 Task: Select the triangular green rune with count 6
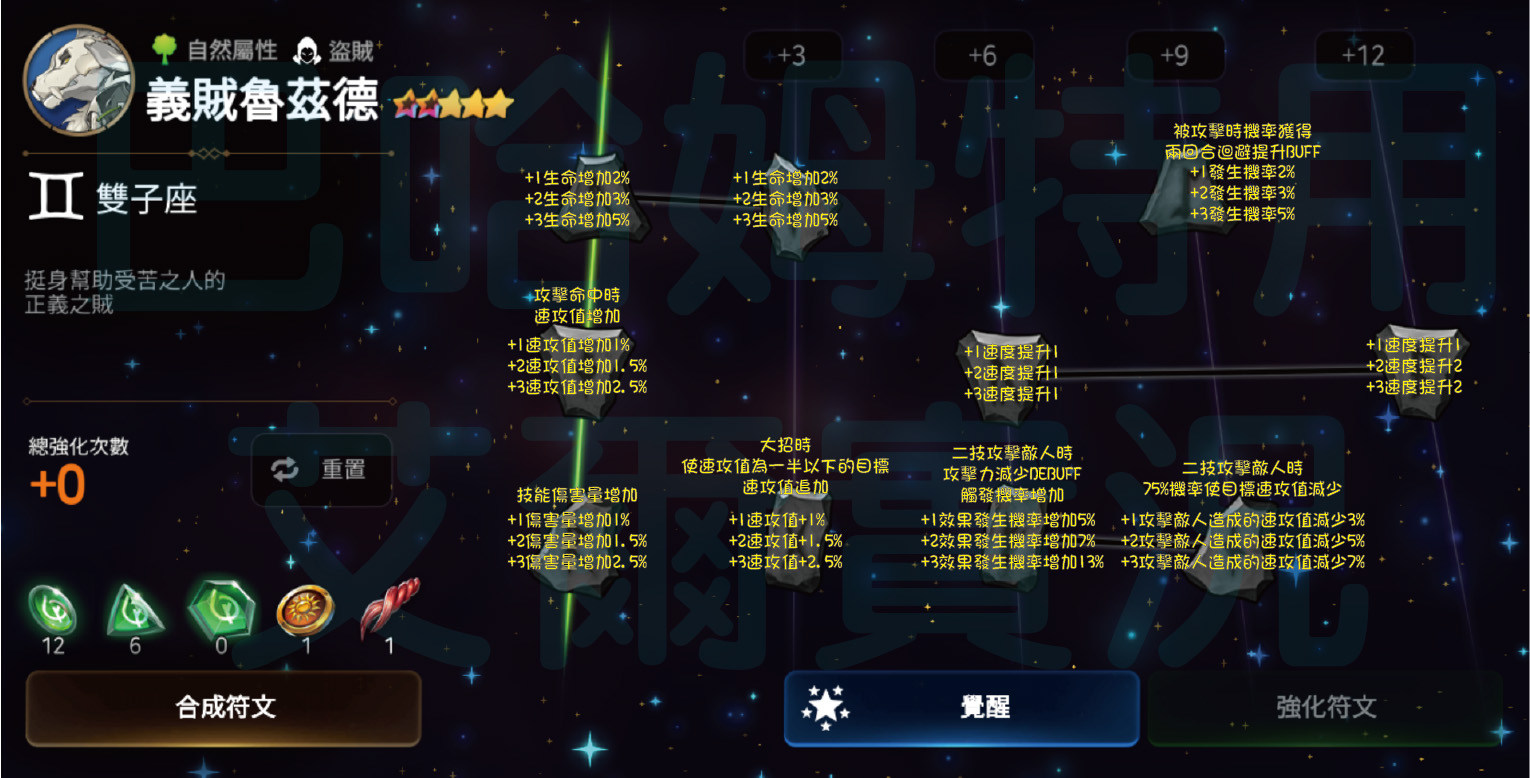click(x=135, y=610)
